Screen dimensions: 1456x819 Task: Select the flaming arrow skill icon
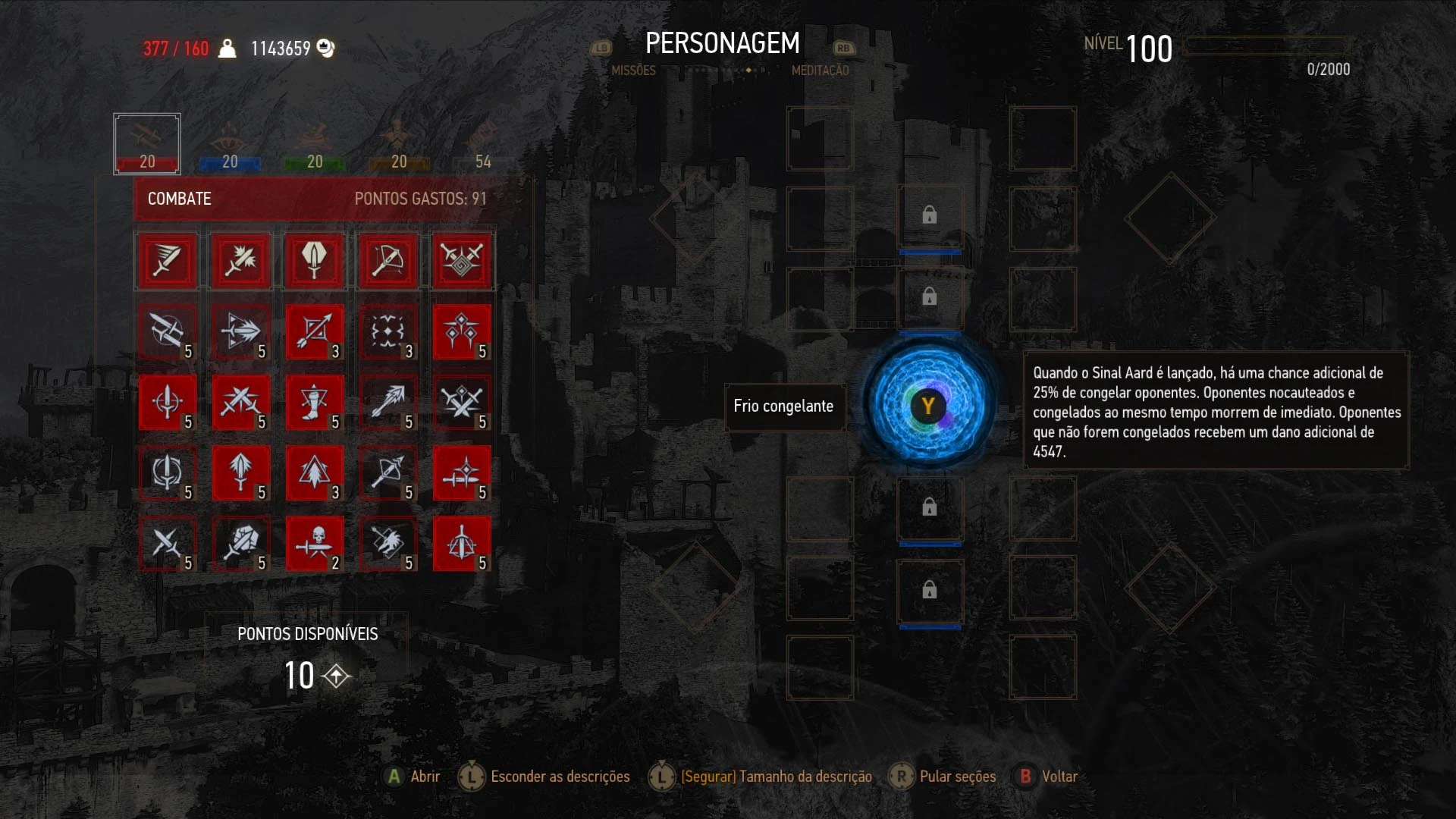[x=388, y=402]
